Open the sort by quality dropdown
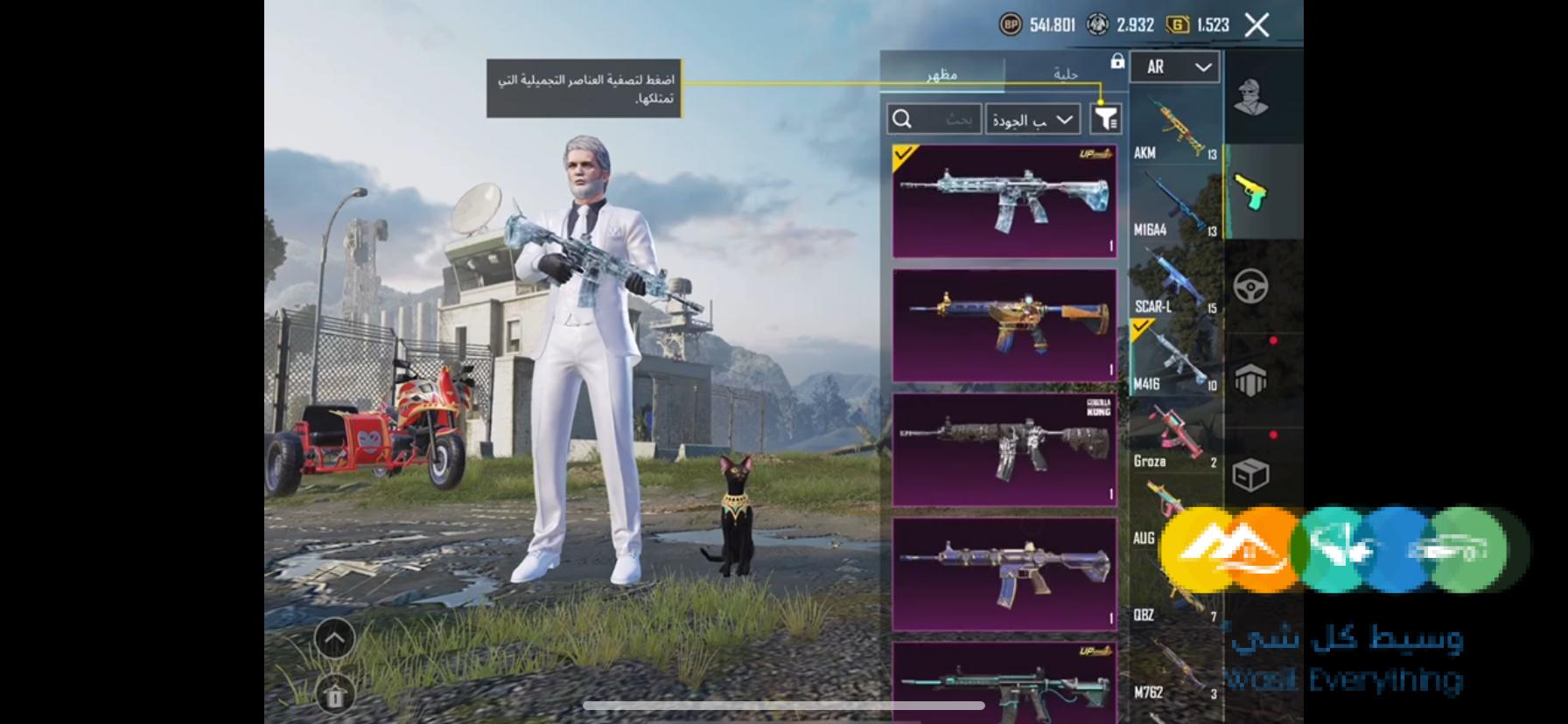The image size is (1568, 724). [1032, 120]
